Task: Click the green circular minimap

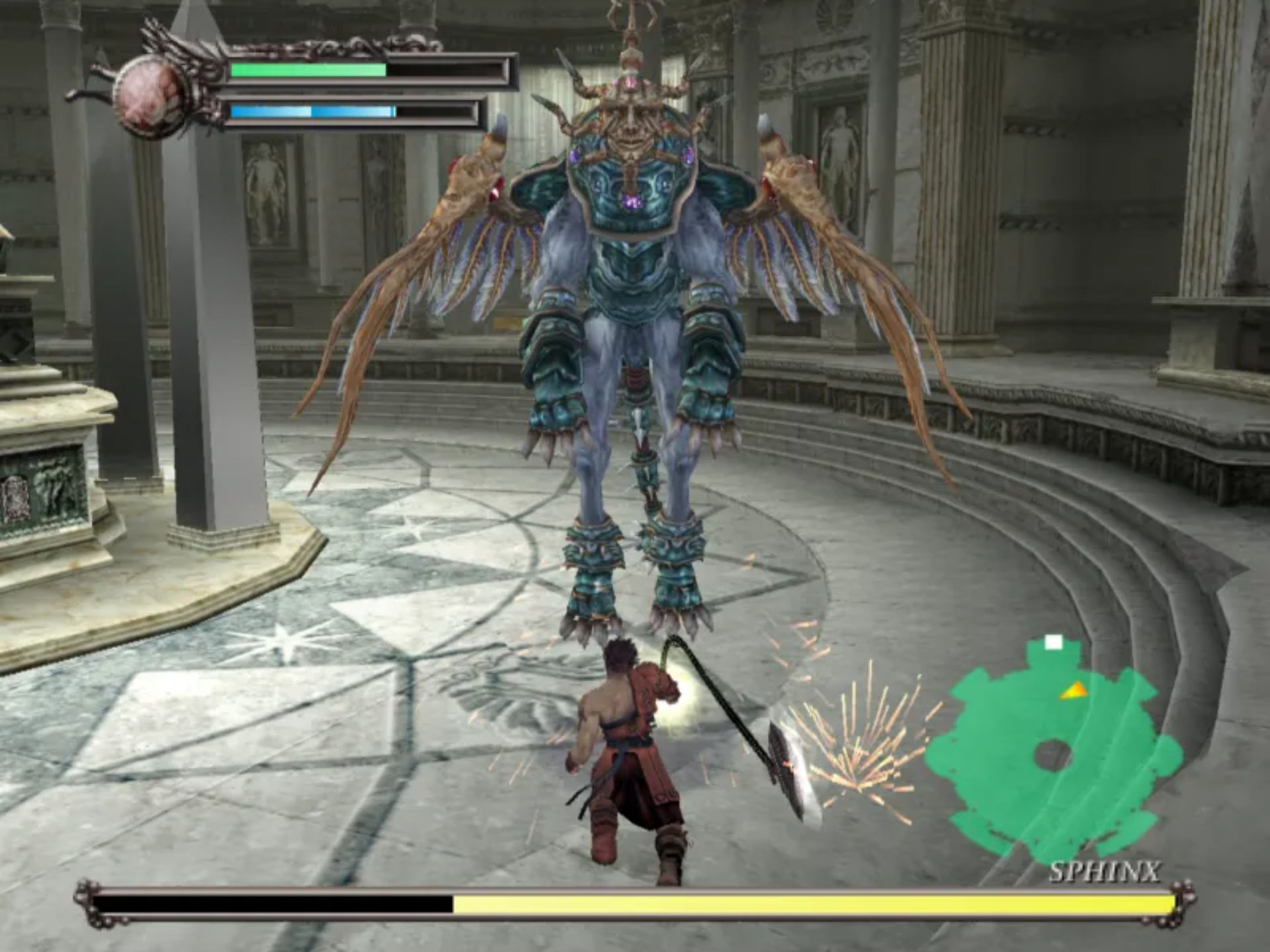Action: coord(1052,754)
